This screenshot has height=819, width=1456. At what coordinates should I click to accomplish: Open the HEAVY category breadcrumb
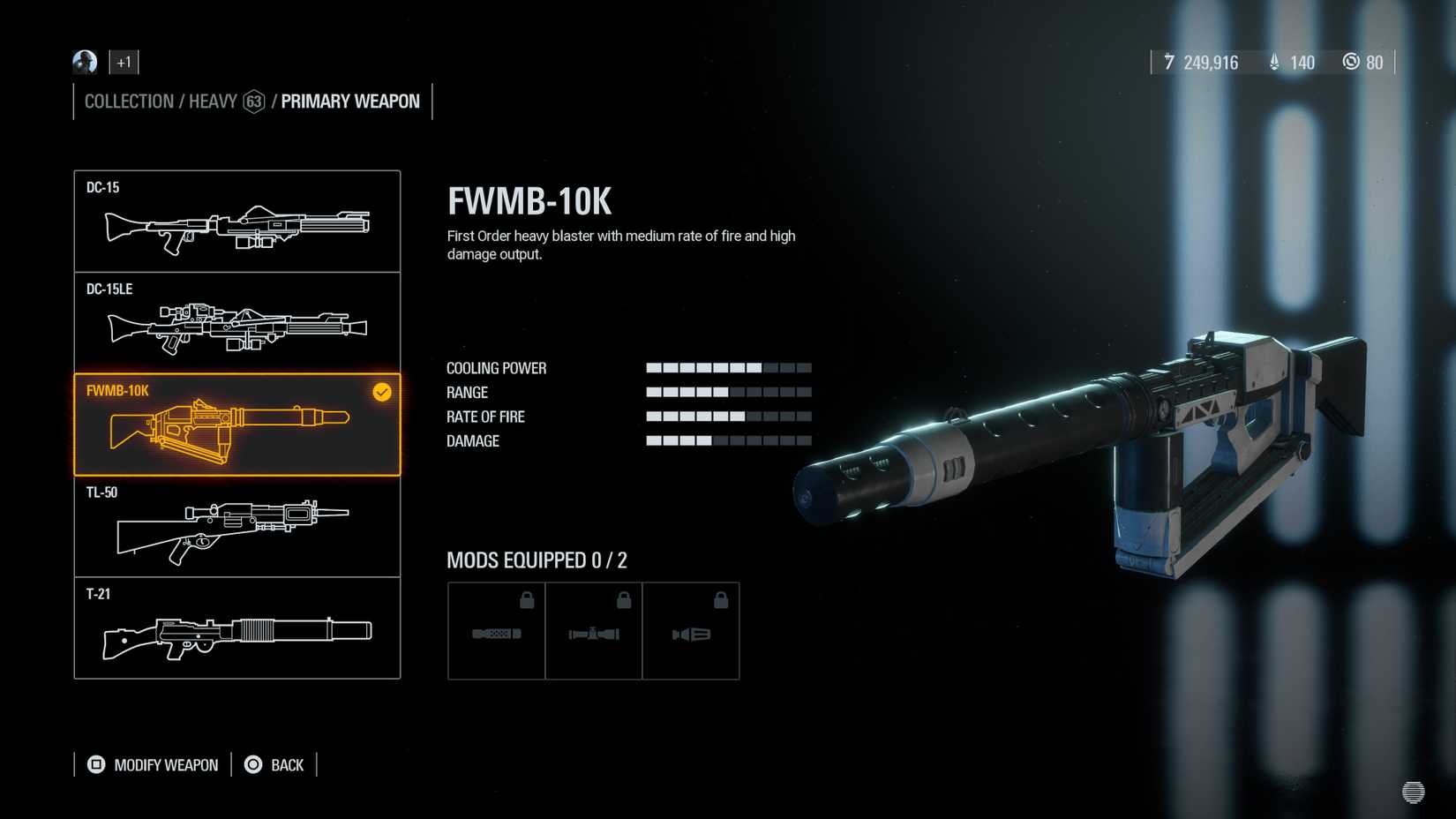click(212, 101)
